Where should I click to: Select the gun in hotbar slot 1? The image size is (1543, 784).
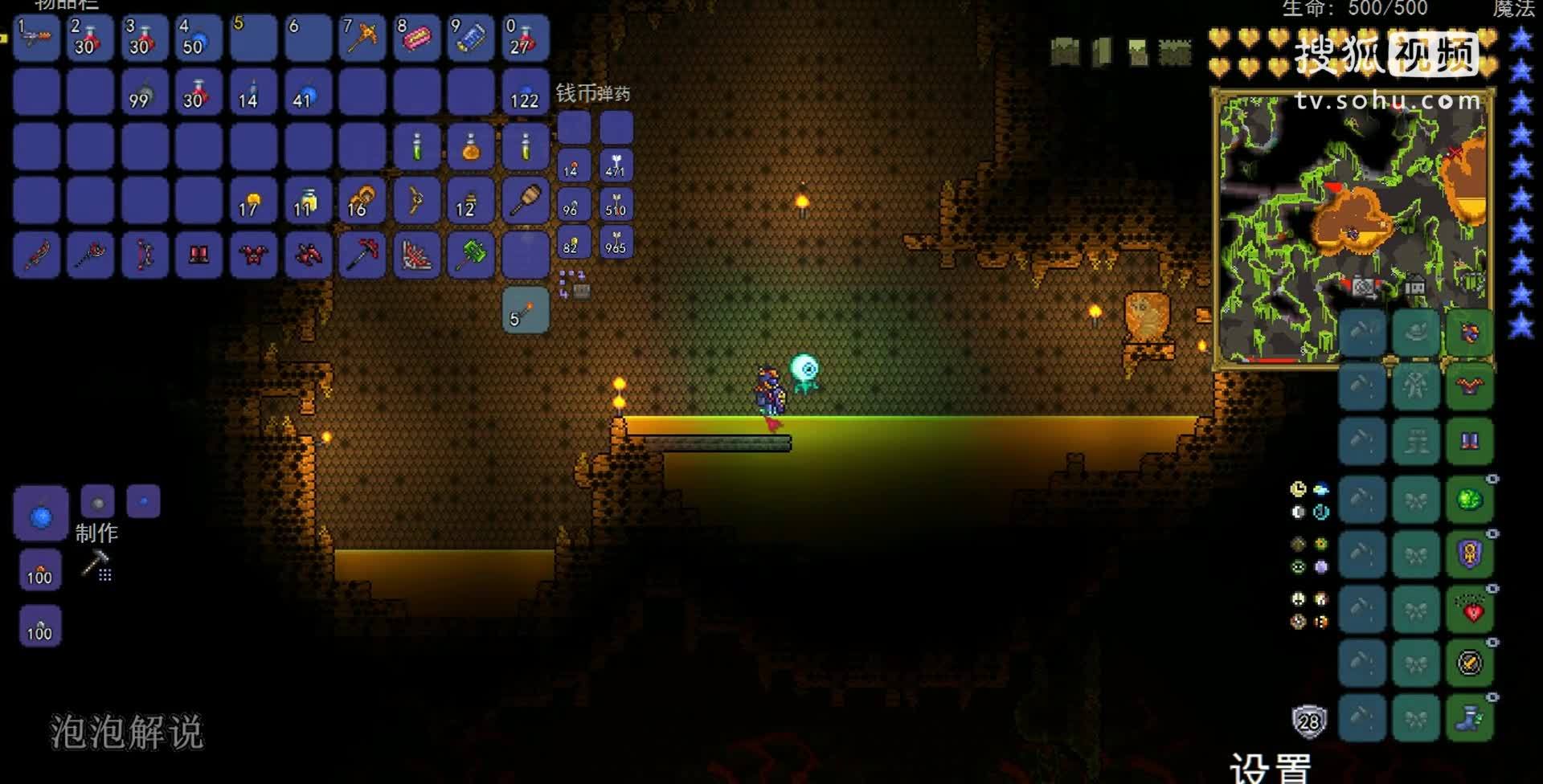[x=36, y=38]
